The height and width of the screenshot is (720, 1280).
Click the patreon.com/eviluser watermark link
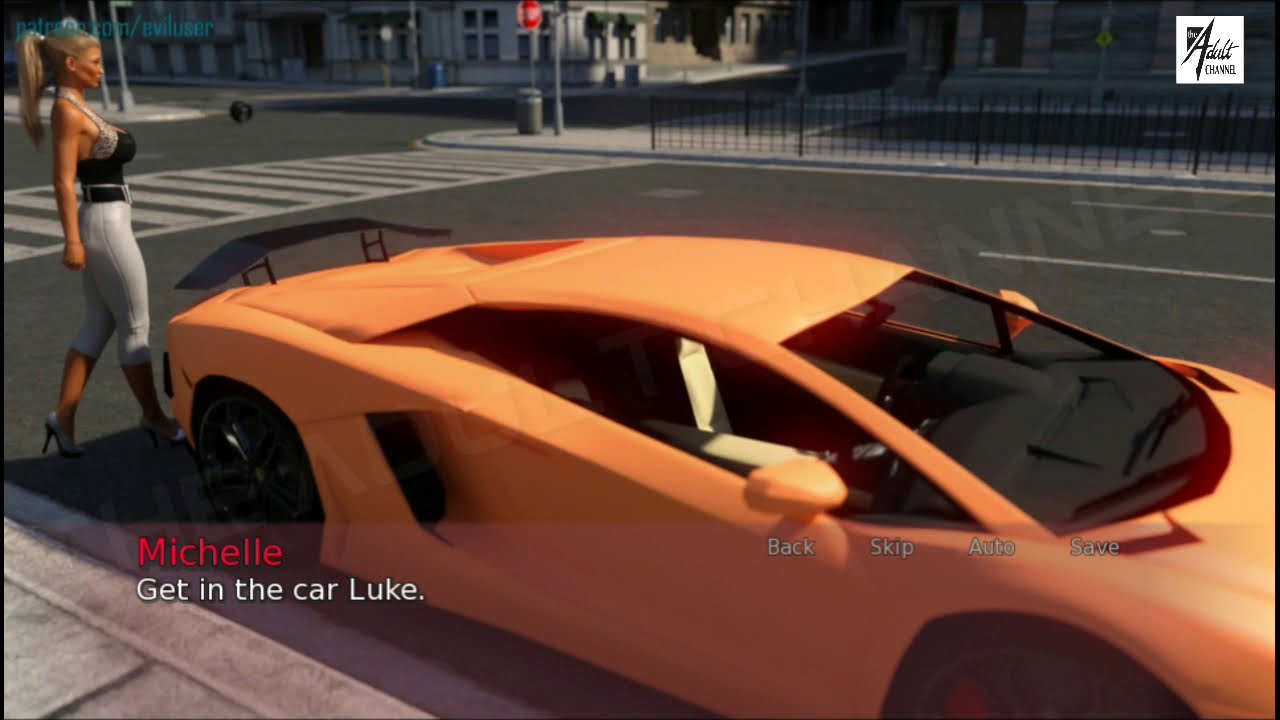click(115, 28)
